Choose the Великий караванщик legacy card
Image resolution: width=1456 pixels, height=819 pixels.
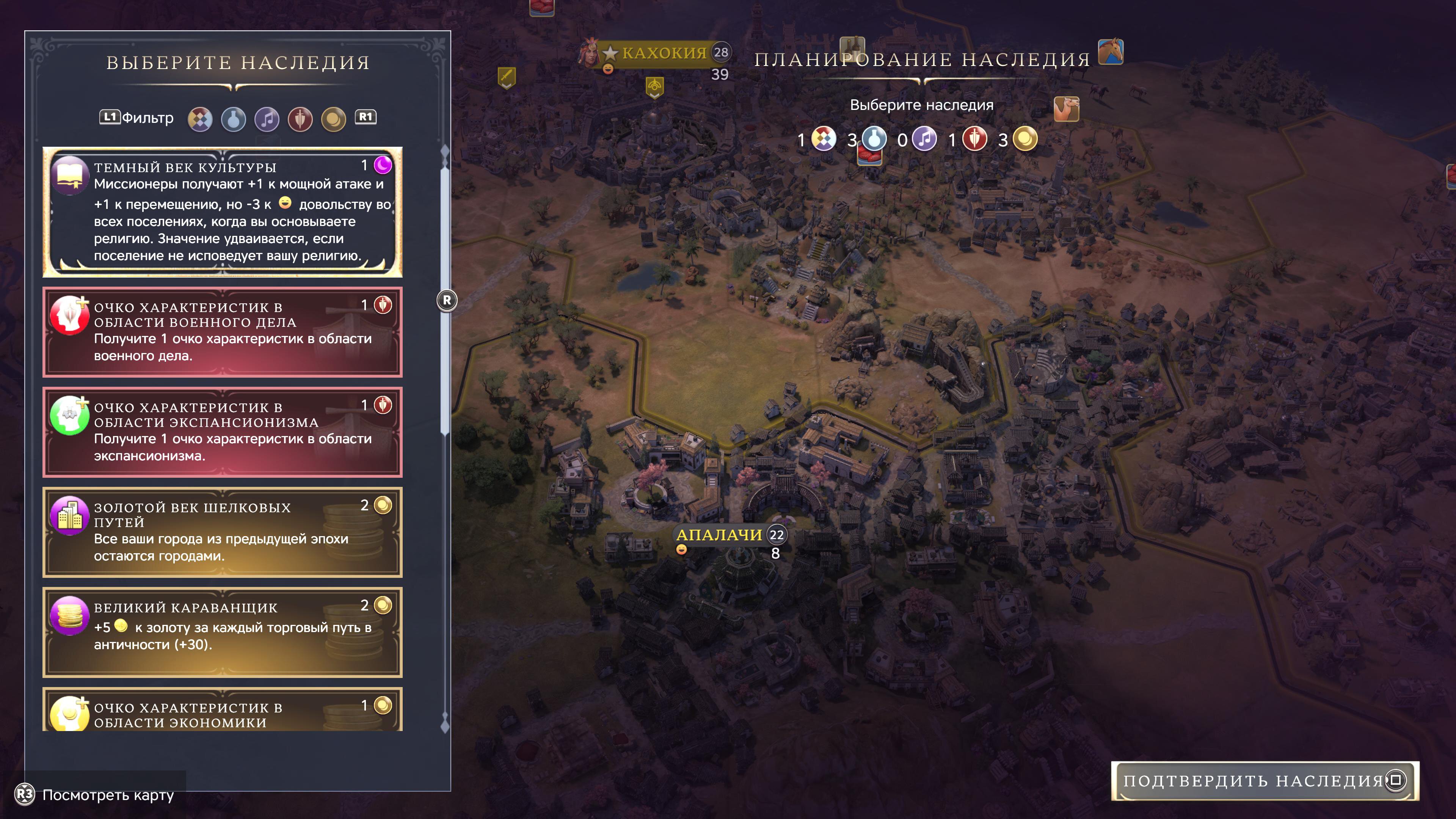tap(222, 632)
